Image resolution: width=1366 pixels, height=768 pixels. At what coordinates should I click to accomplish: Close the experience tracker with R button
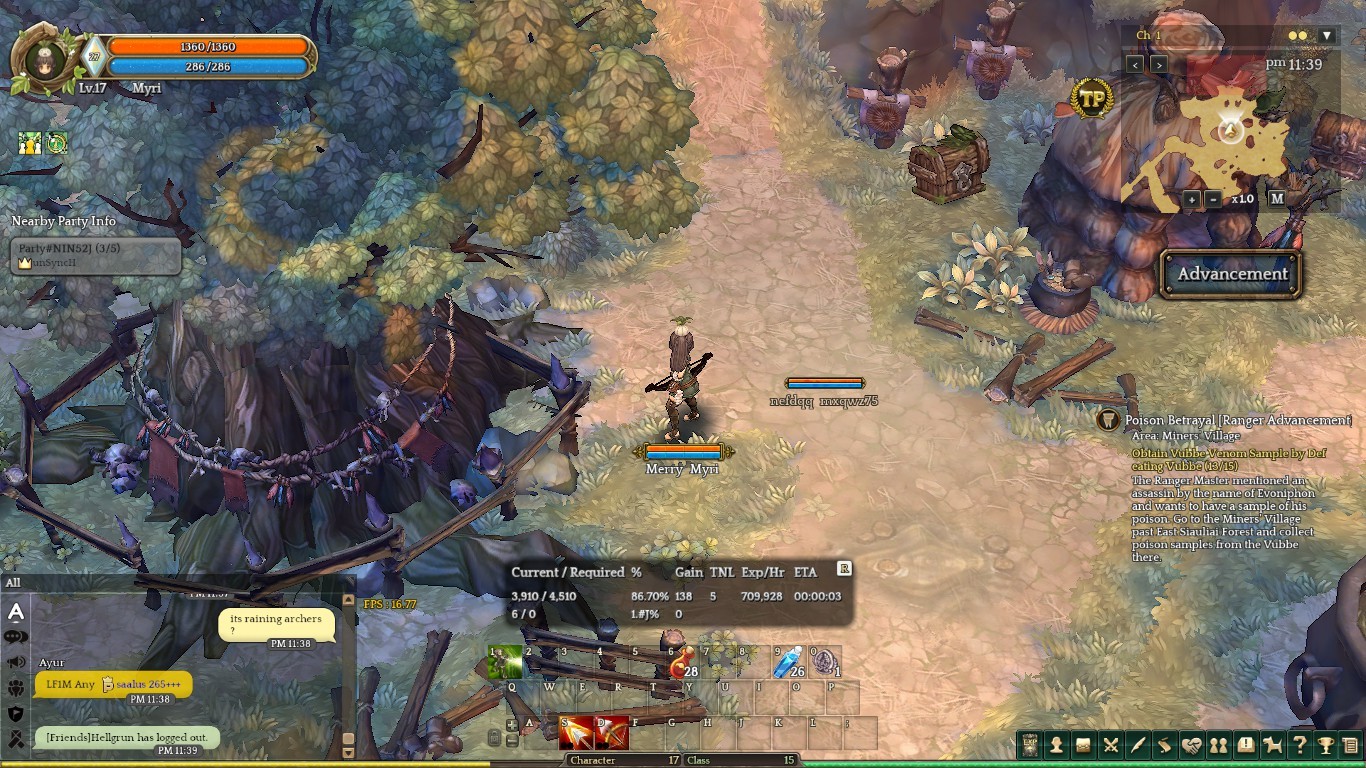pyautogui.click(x=844, y=568)
